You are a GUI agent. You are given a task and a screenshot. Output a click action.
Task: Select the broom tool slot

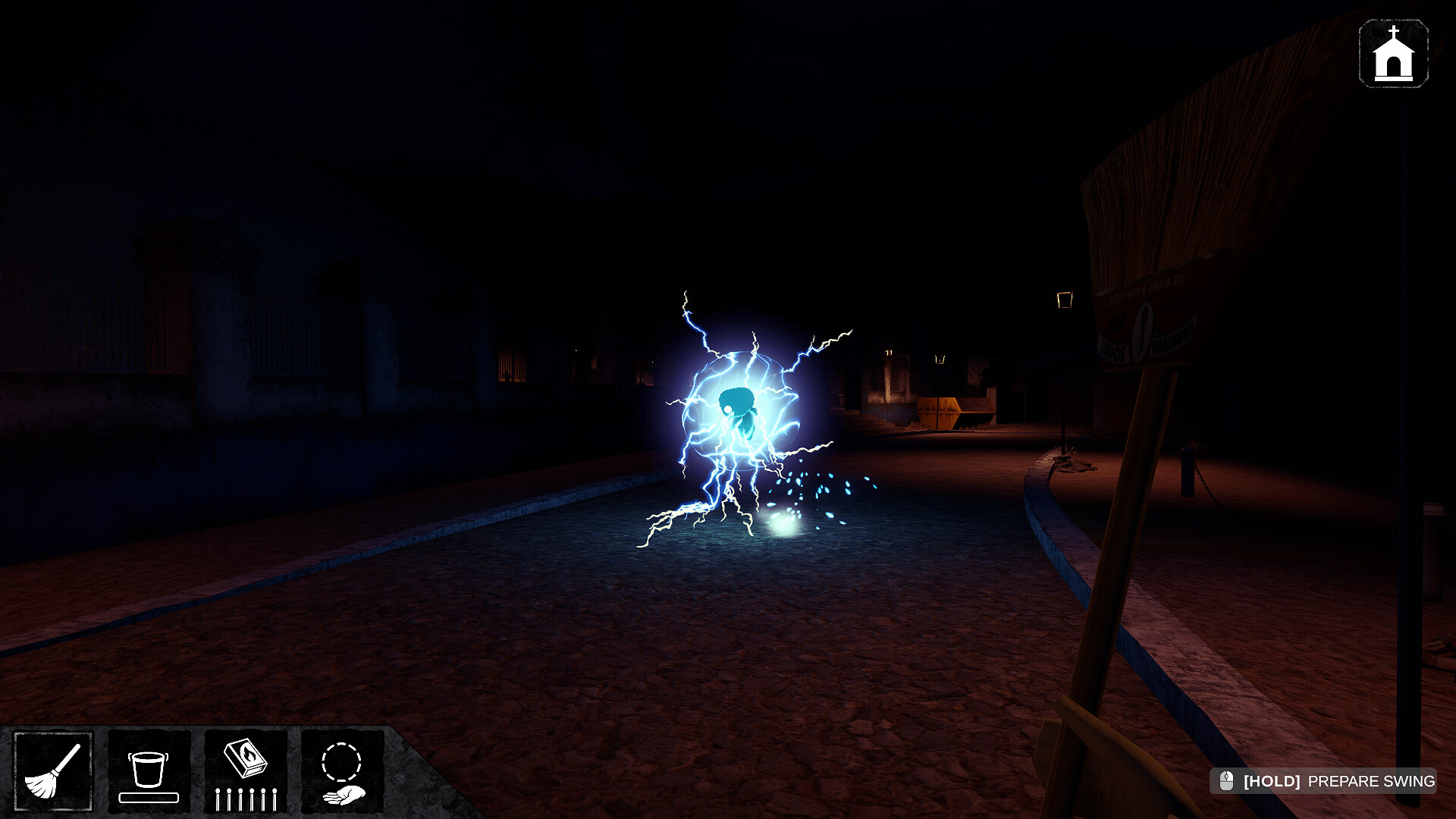pyautogui.click(x=53, y=770)
